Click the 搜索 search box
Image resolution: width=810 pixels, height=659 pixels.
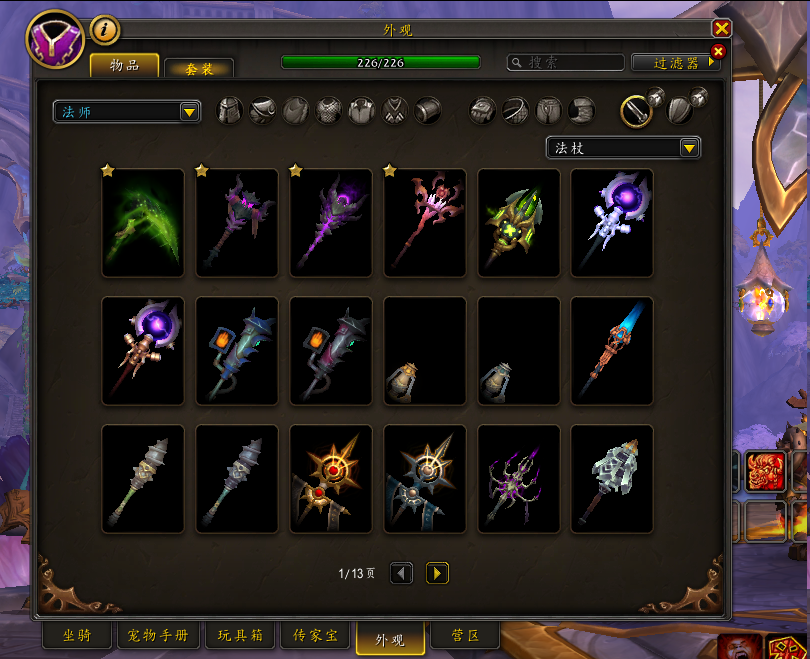pyautogui.click(x=566, y=62)
